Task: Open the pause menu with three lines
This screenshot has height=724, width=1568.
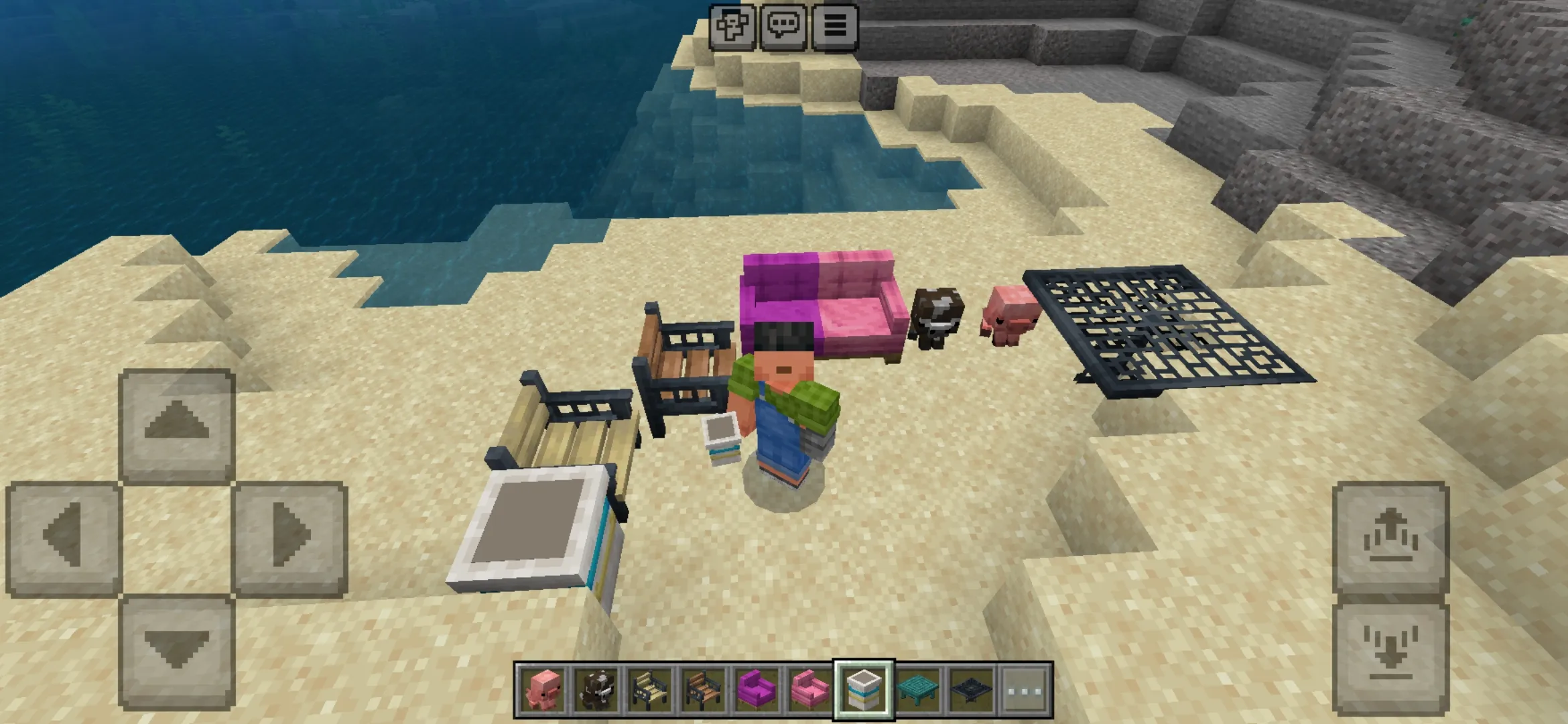Action: [x=834, y=26]
